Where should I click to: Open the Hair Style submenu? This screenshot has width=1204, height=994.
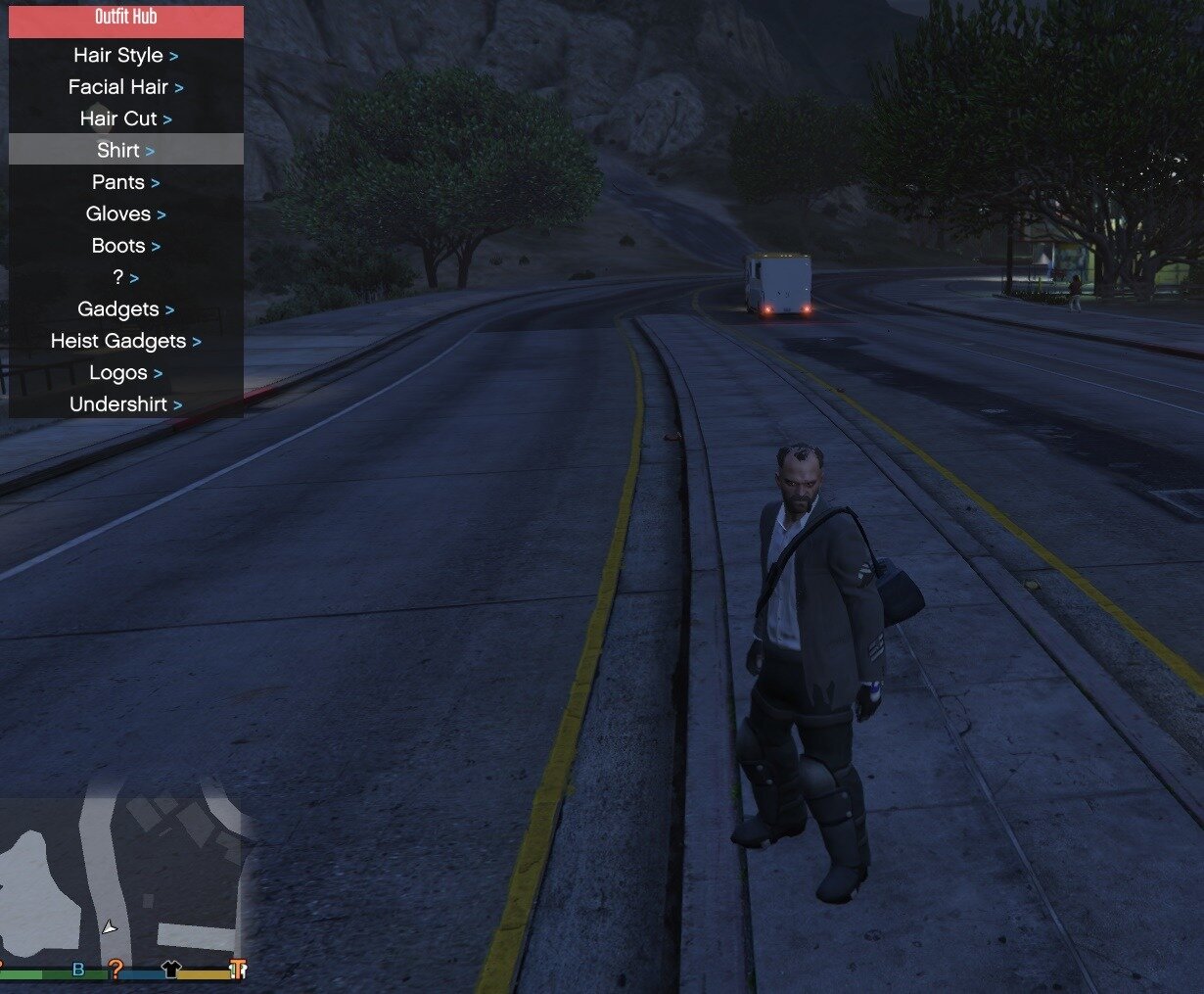[x=125, y=56]
